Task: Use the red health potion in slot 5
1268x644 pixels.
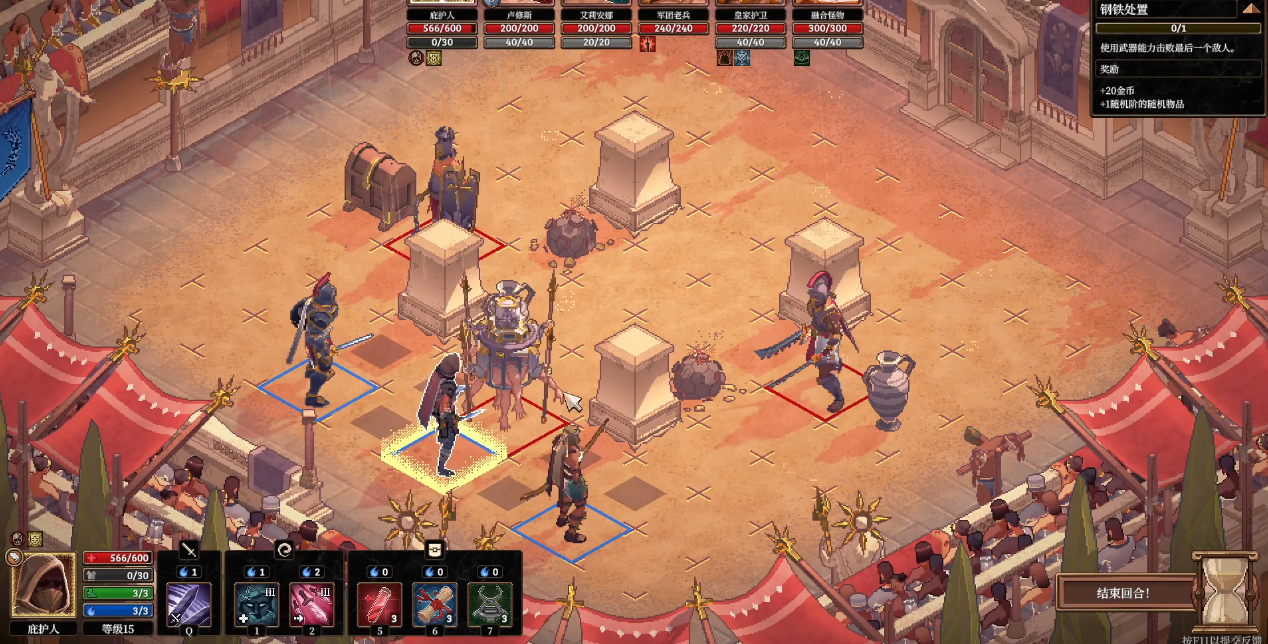Action: point(379,604)
